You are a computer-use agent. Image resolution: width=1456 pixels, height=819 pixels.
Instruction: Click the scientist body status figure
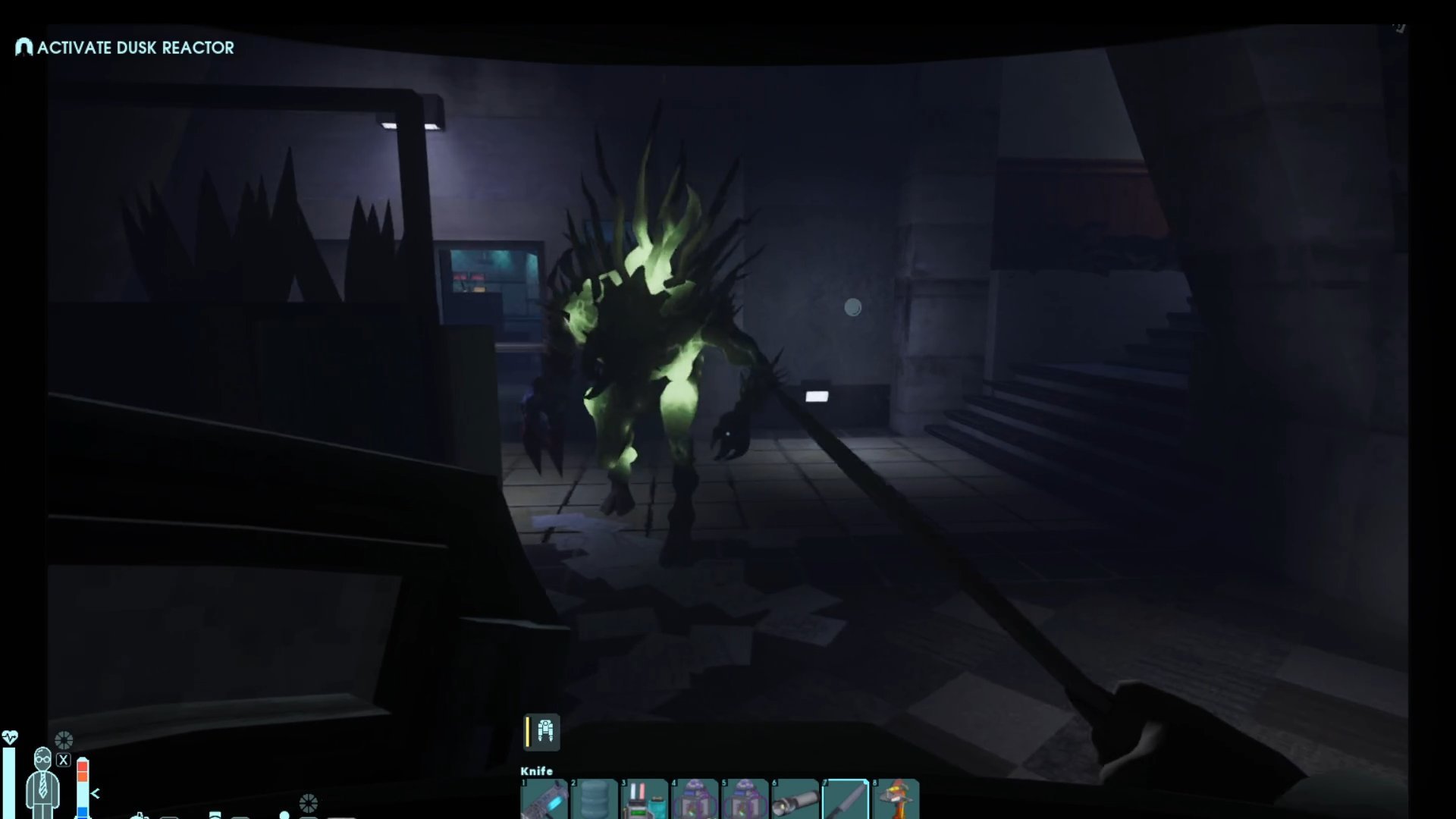42,781
